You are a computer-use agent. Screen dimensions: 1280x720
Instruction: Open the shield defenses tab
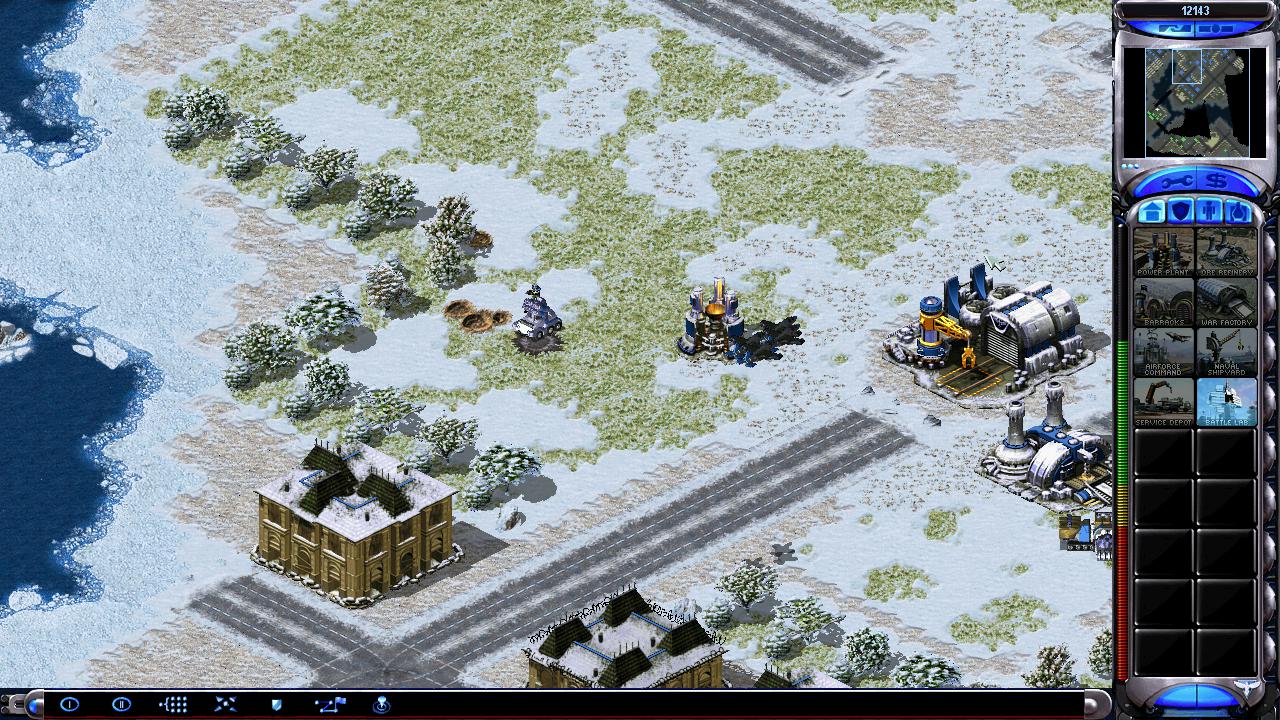coord(1180,212)
